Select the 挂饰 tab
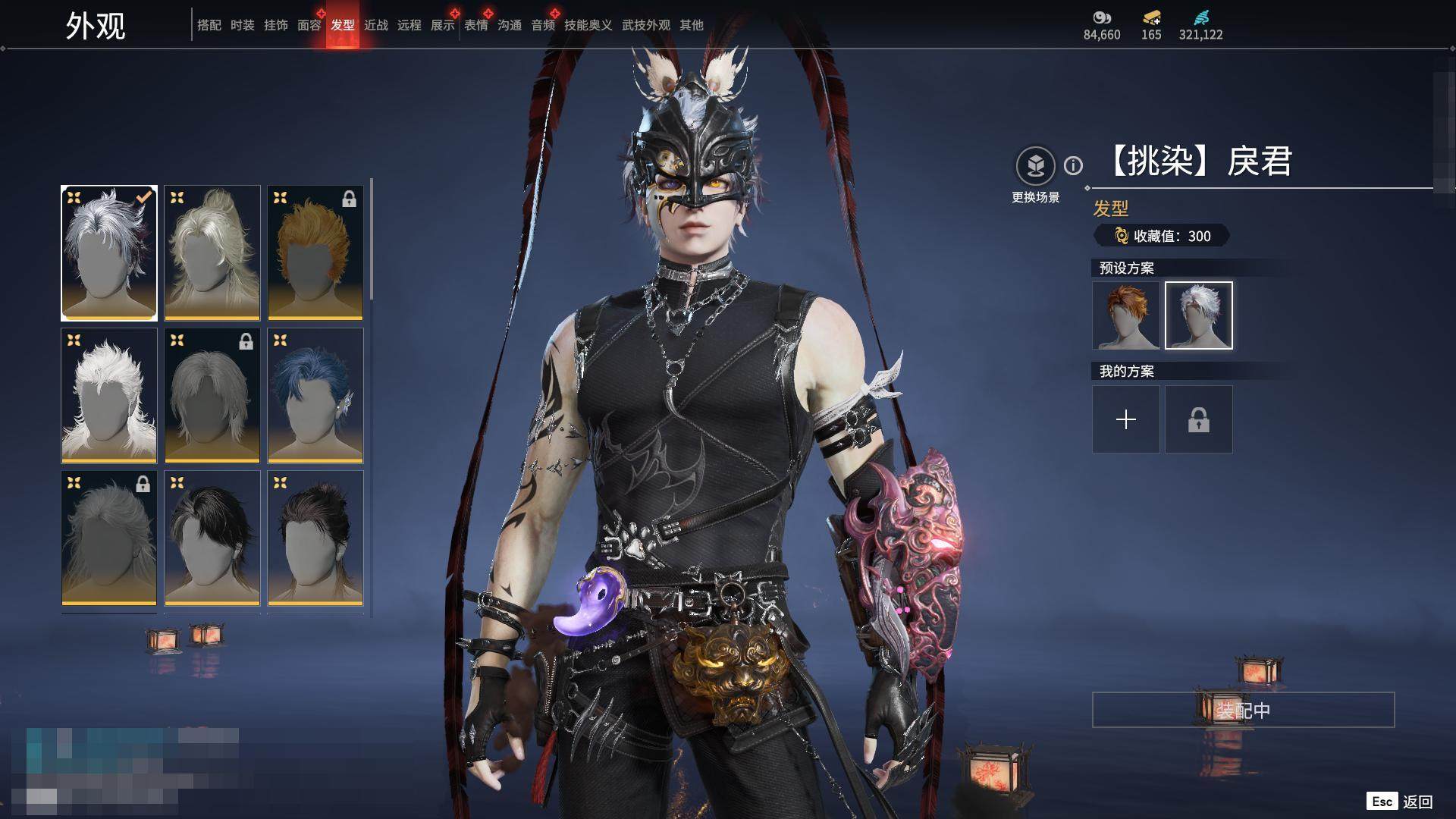 pyautogui.click(x=275, y=25)
